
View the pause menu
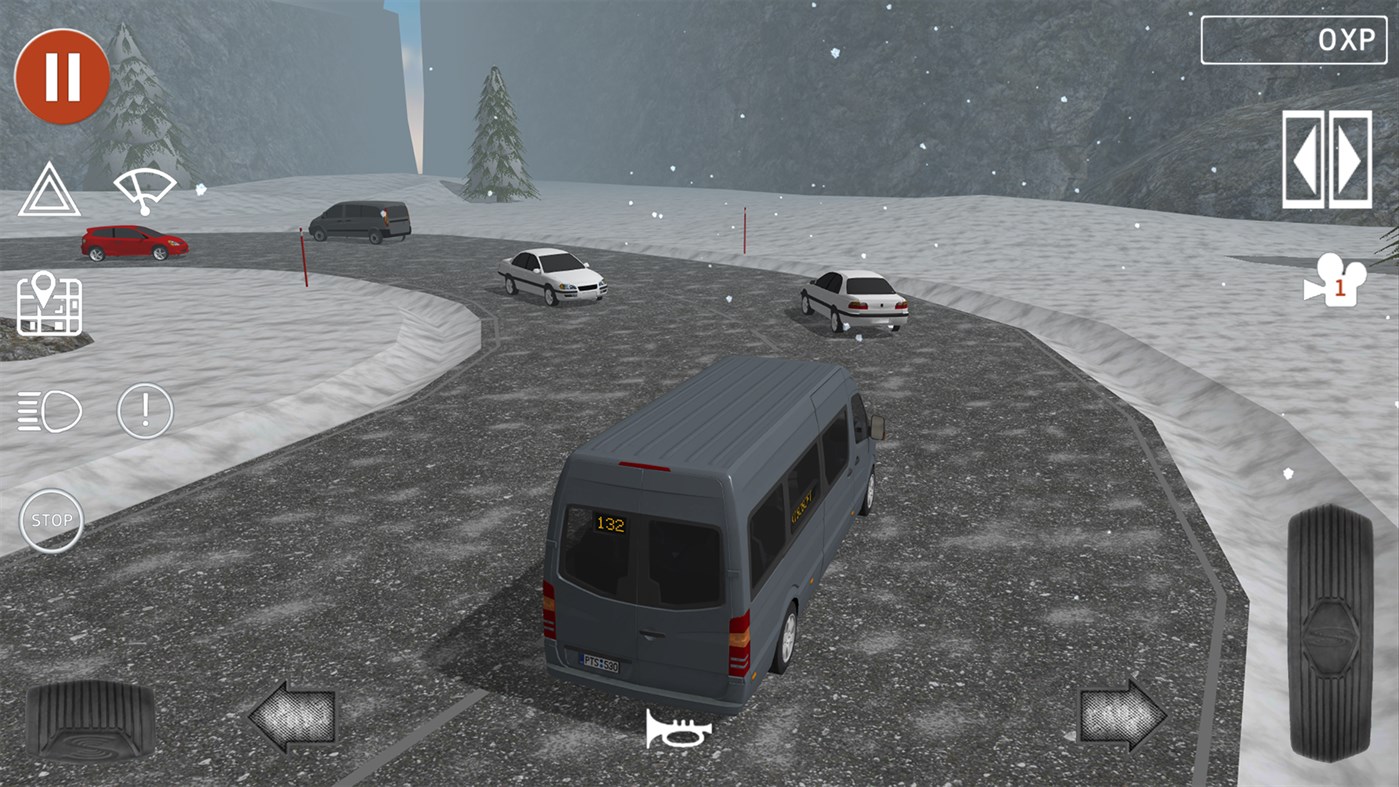point(62,75)
